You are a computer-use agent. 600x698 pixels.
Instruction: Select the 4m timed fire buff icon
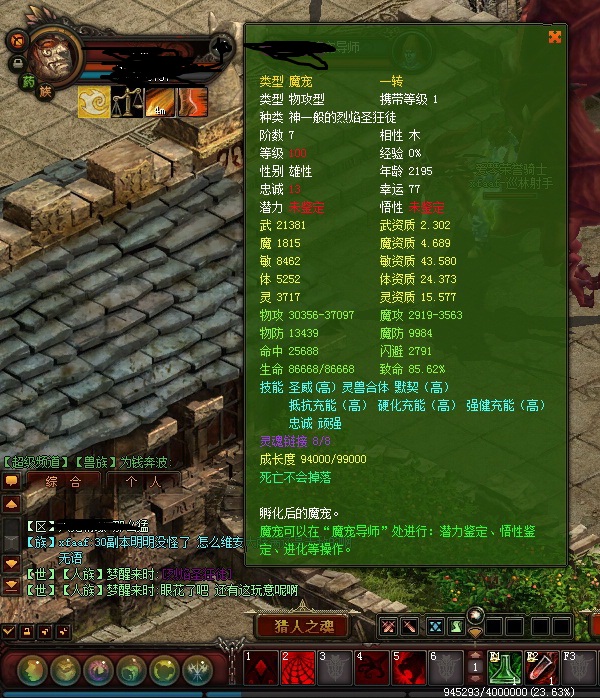158,102
